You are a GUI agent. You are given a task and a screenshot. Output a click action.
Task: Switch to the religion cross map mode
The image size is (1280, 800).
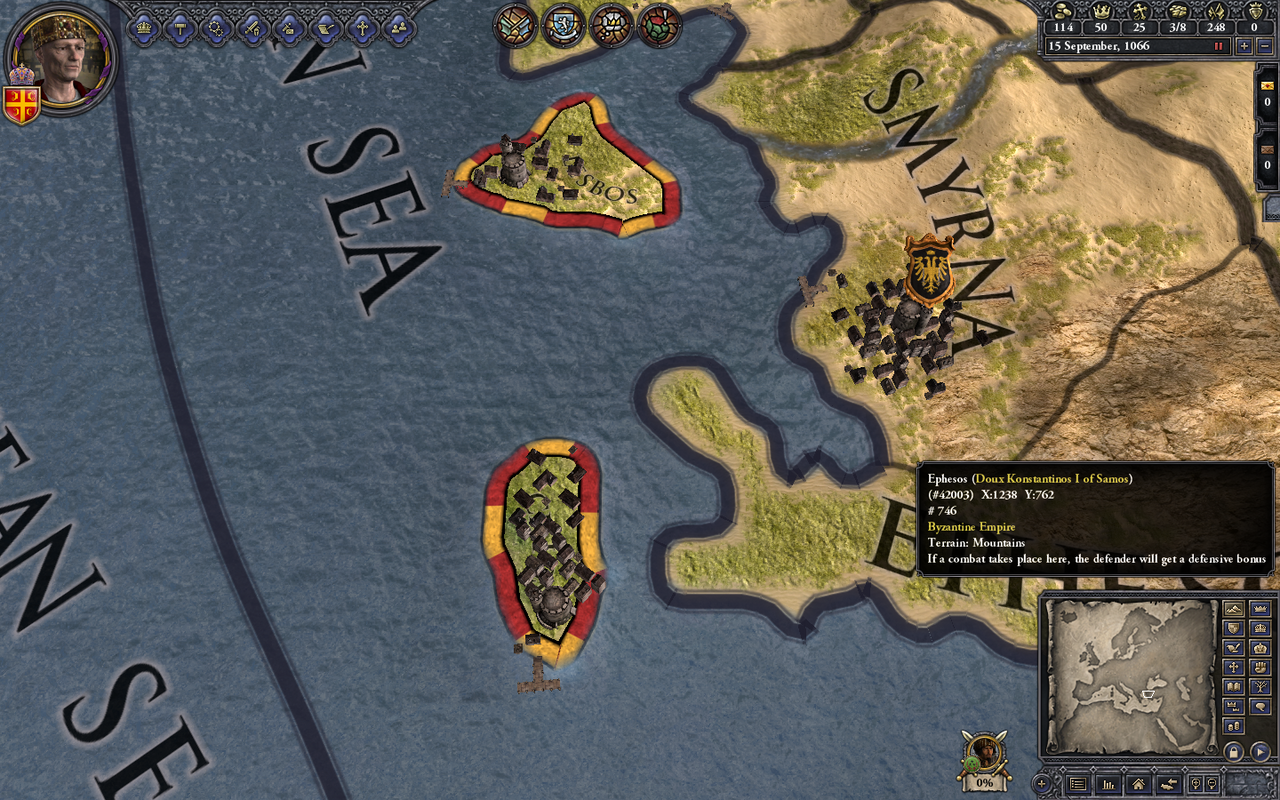1233,667
